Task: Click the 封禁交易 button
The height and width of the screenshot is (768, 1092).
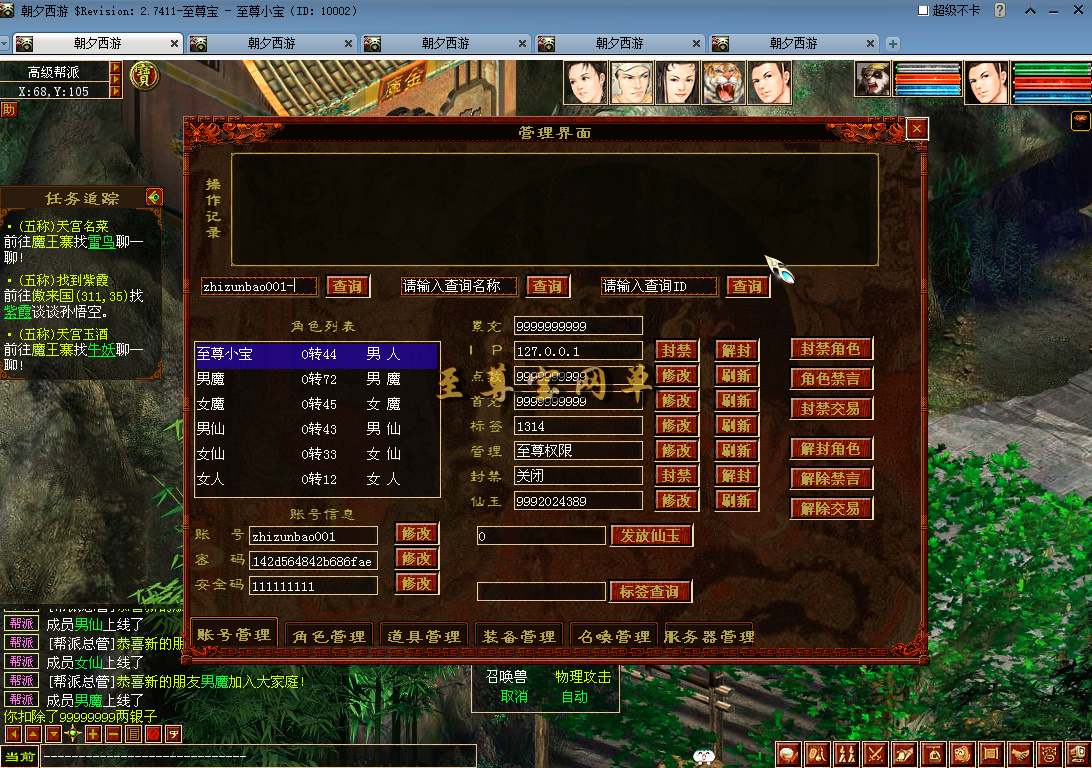Action: (x=831, y=408)
